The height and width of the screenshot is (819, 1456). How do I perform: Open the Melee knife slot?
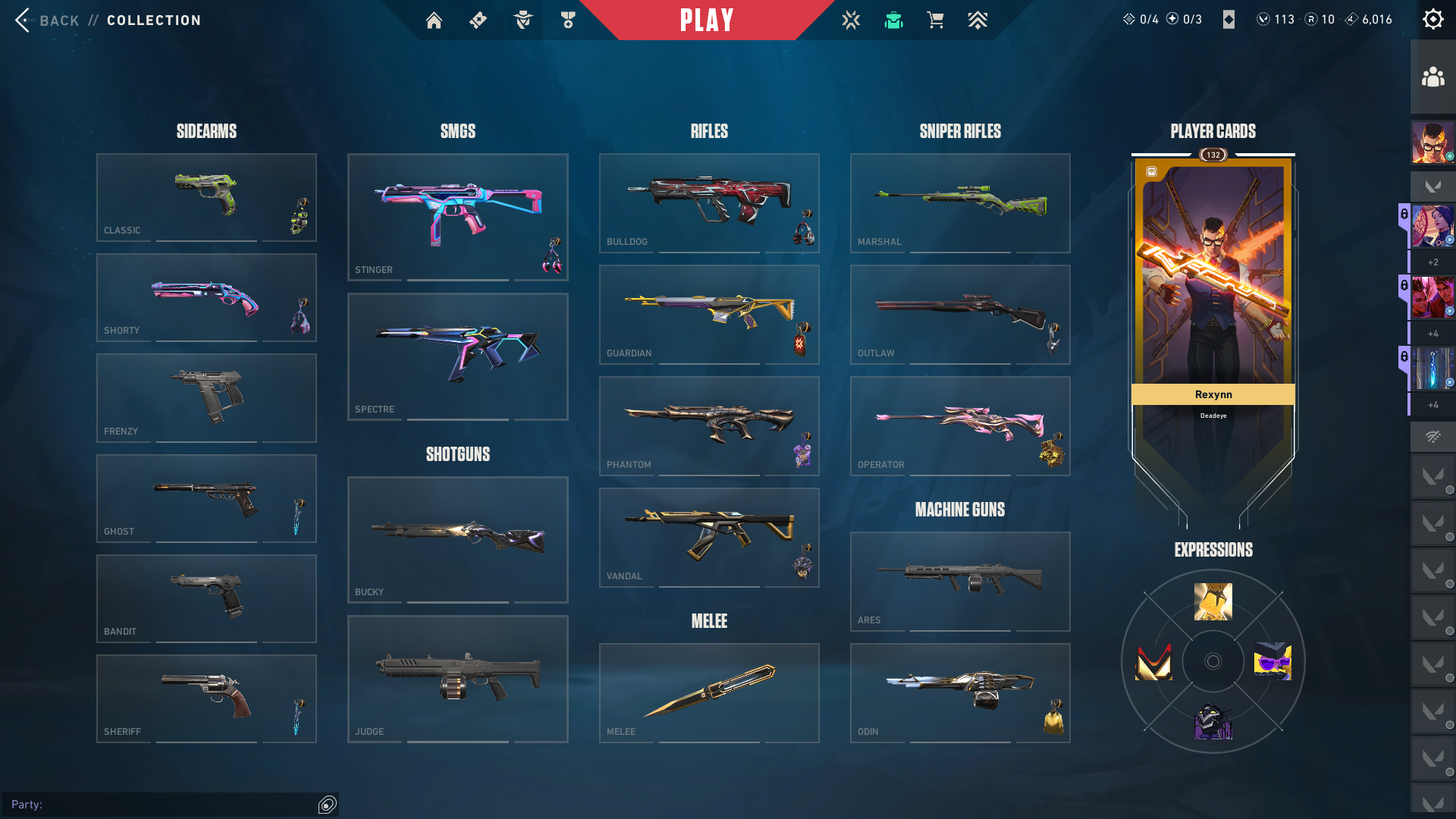(709, 692)
